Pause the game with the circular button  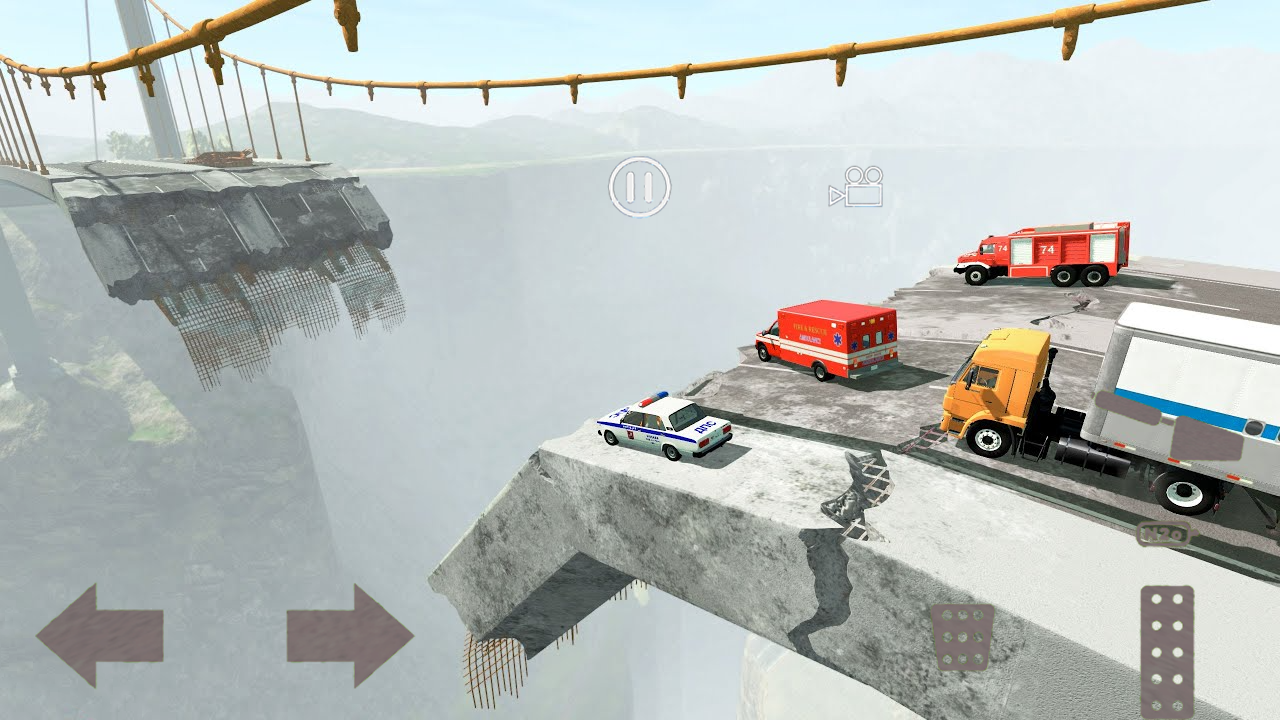639,187
